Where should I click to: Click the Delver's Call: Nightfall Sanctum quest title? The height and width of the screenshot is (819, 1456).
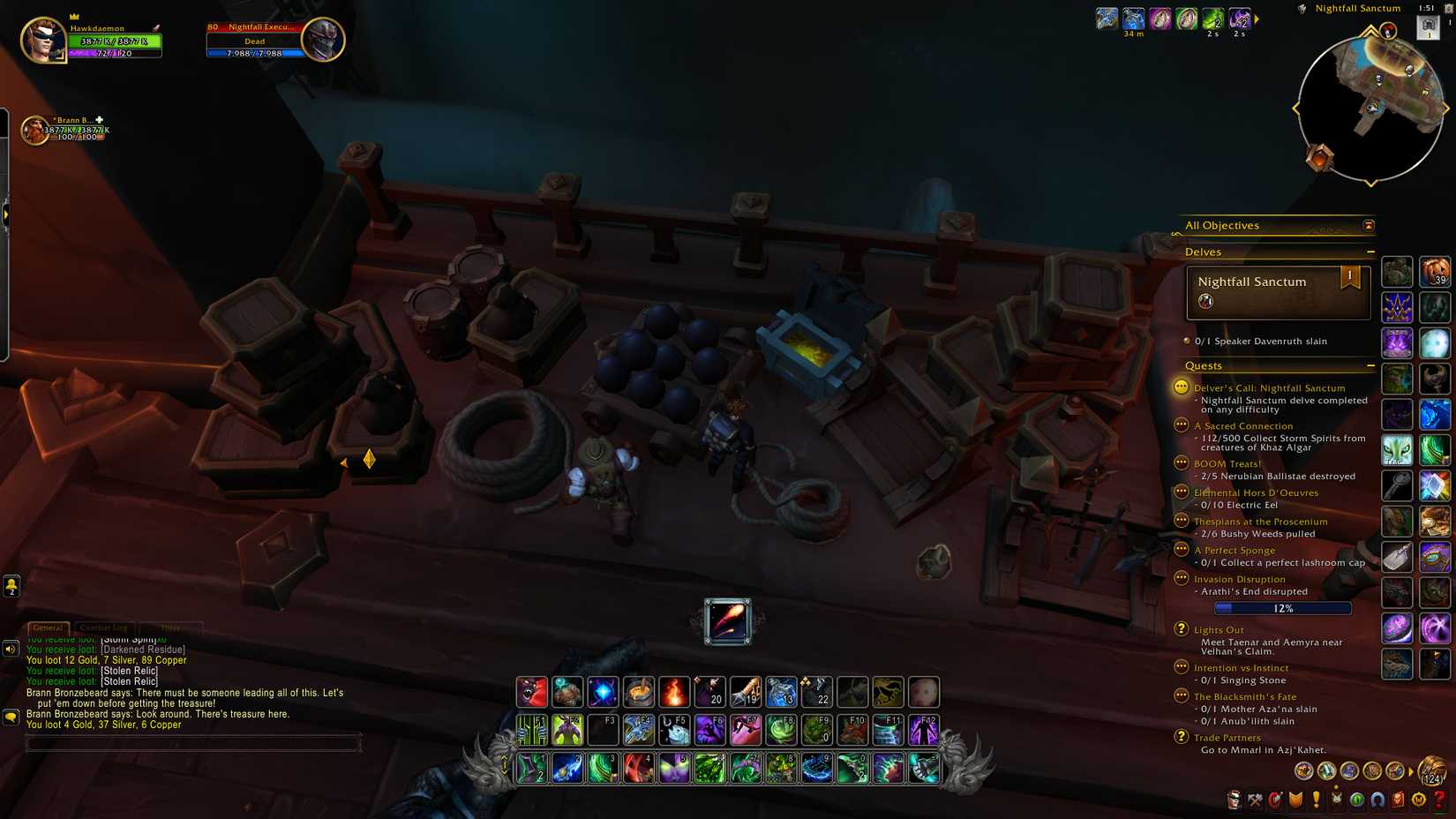click(1271, 387)
